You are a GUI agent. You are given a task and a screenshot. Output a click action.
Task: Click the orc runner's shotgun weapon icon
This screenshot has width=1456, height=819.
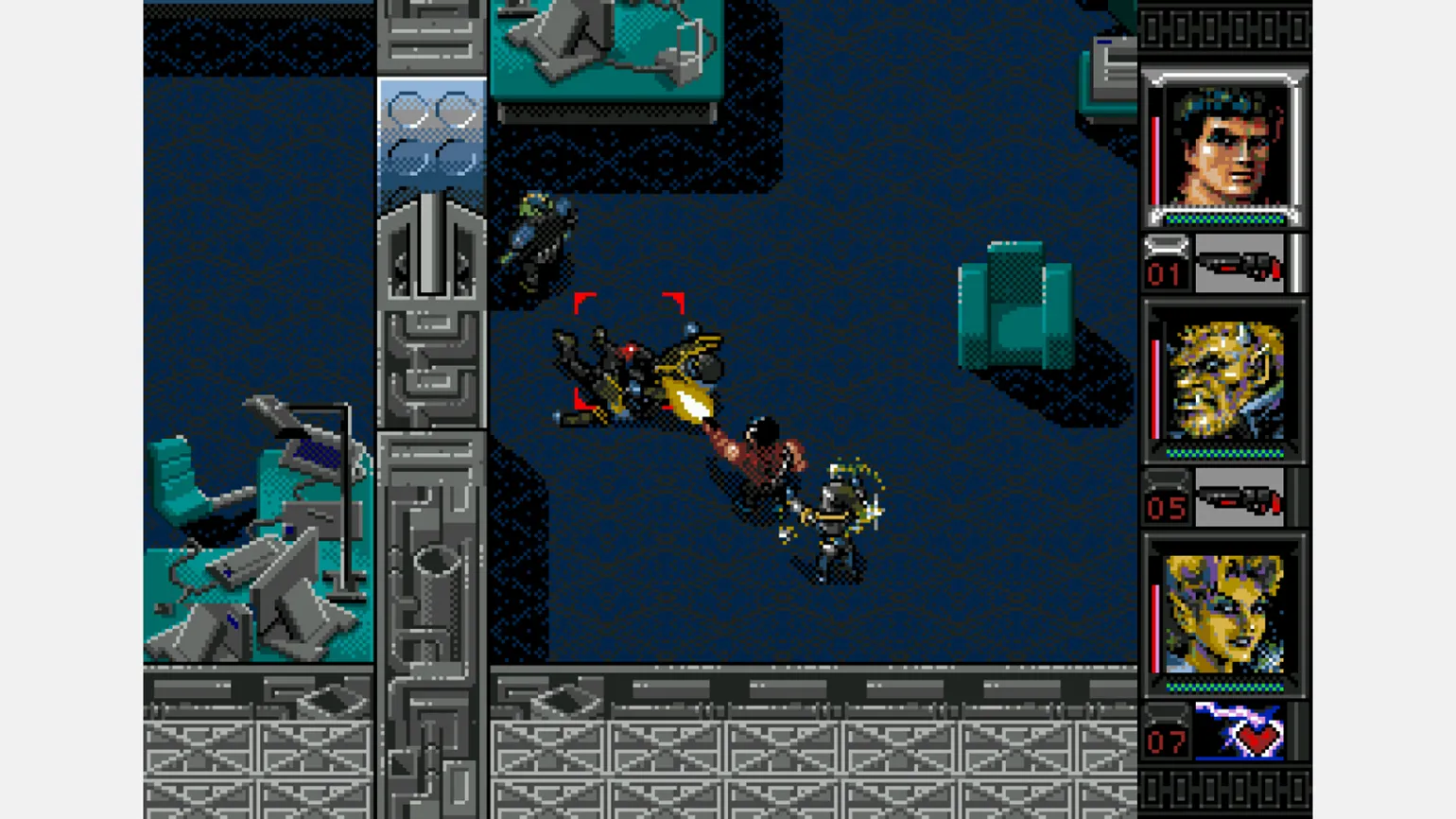pos(1239,499)
